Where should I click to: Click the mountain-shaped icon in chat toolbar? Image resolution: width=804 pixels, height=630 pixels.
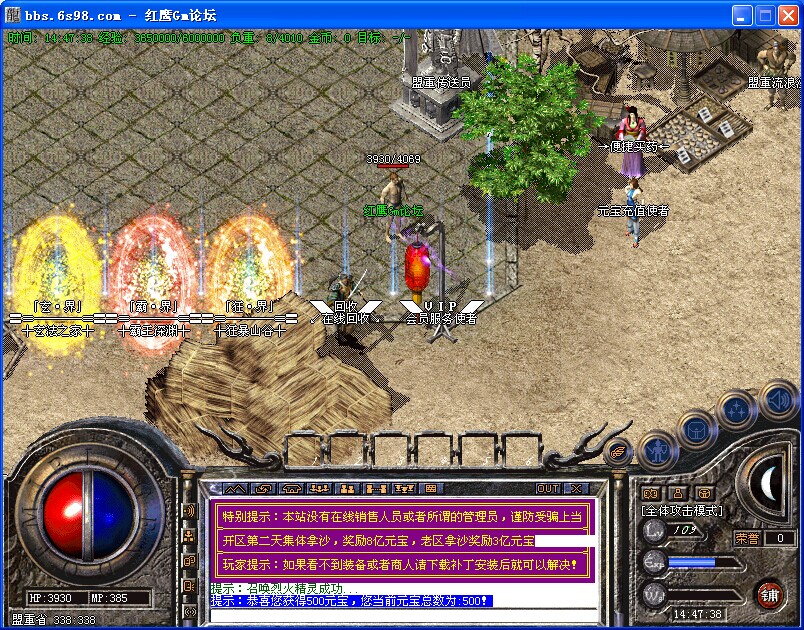coord(235,488)
